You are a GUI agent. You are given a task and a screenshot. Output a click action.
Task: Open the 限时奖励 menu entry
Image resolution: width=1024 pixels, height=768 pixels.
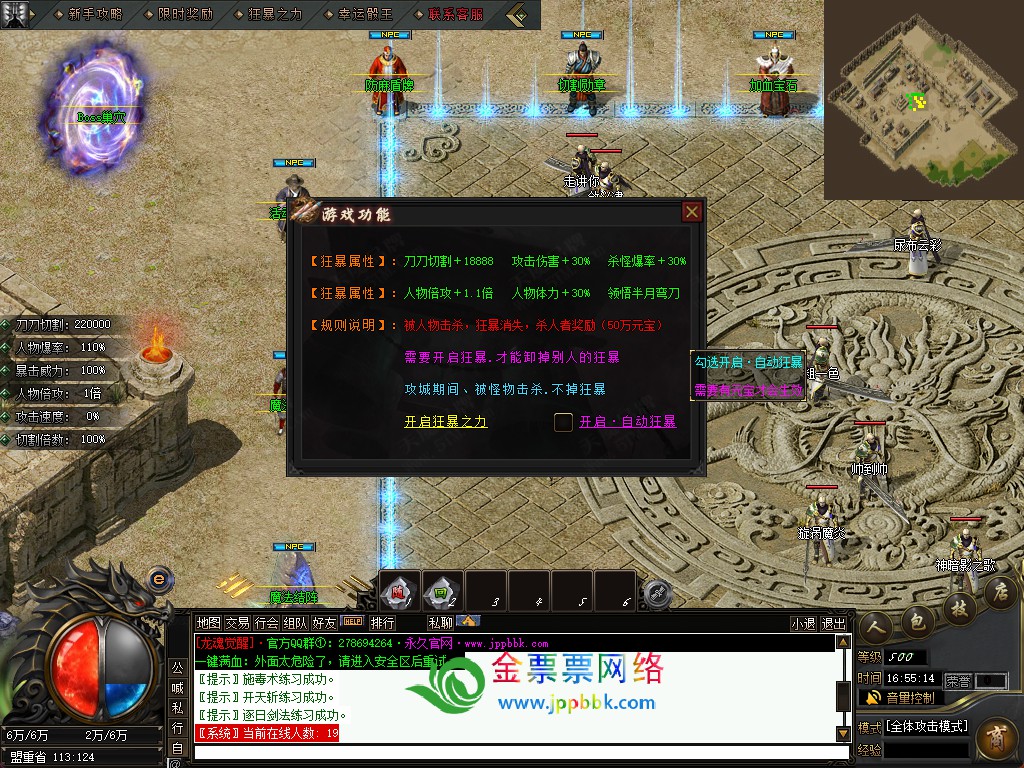click(x=186, y=14)
